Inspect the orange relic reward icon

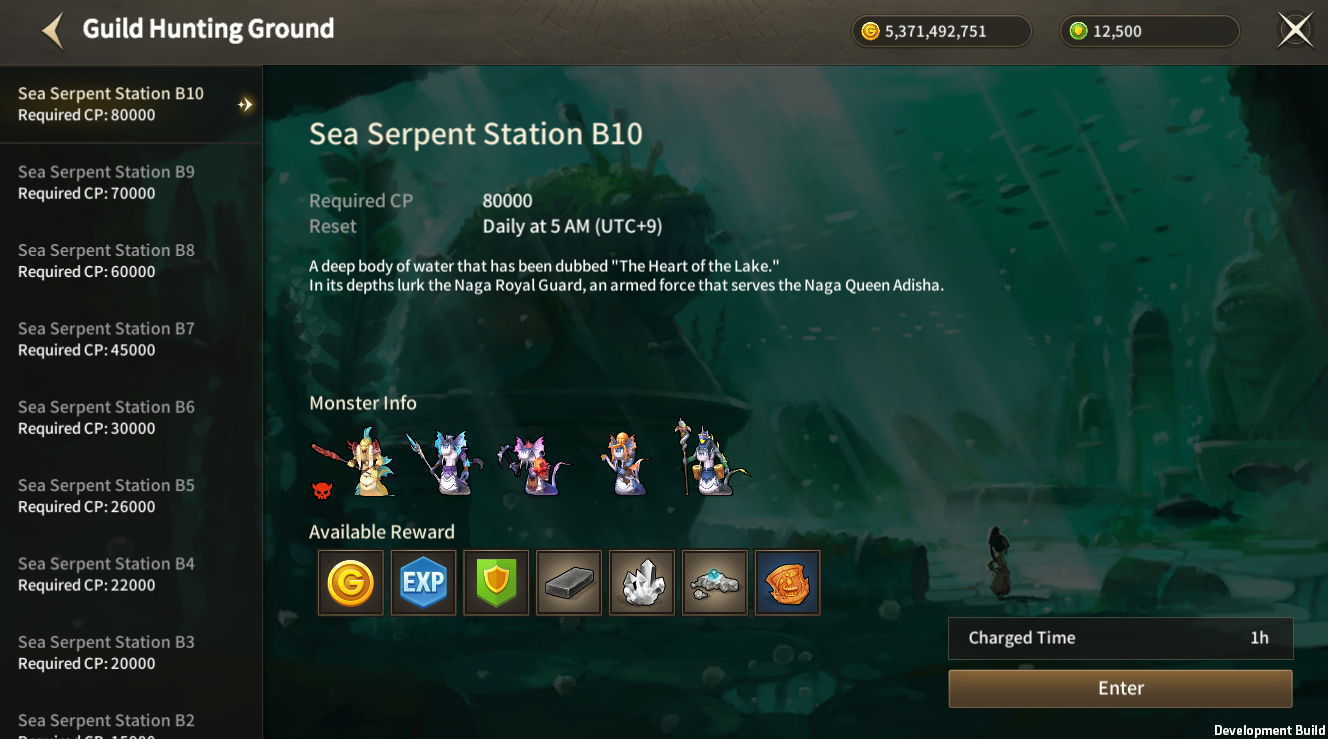point(788,582)
